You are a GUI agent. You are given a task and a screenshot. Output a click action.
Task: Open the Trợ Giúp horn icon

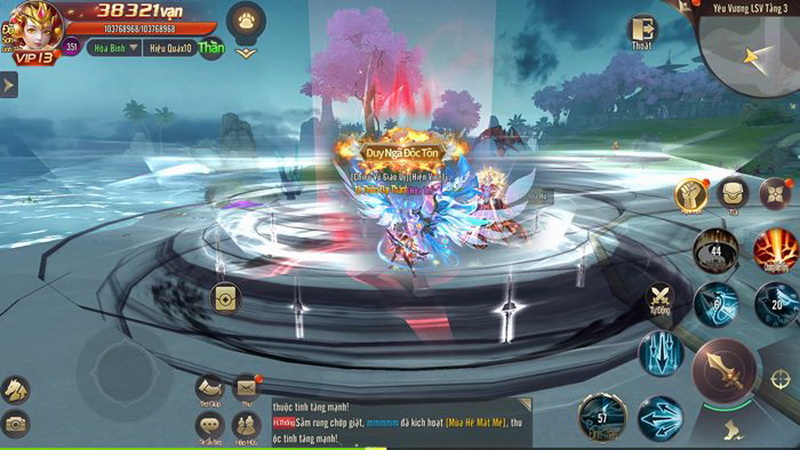(209, 388)
